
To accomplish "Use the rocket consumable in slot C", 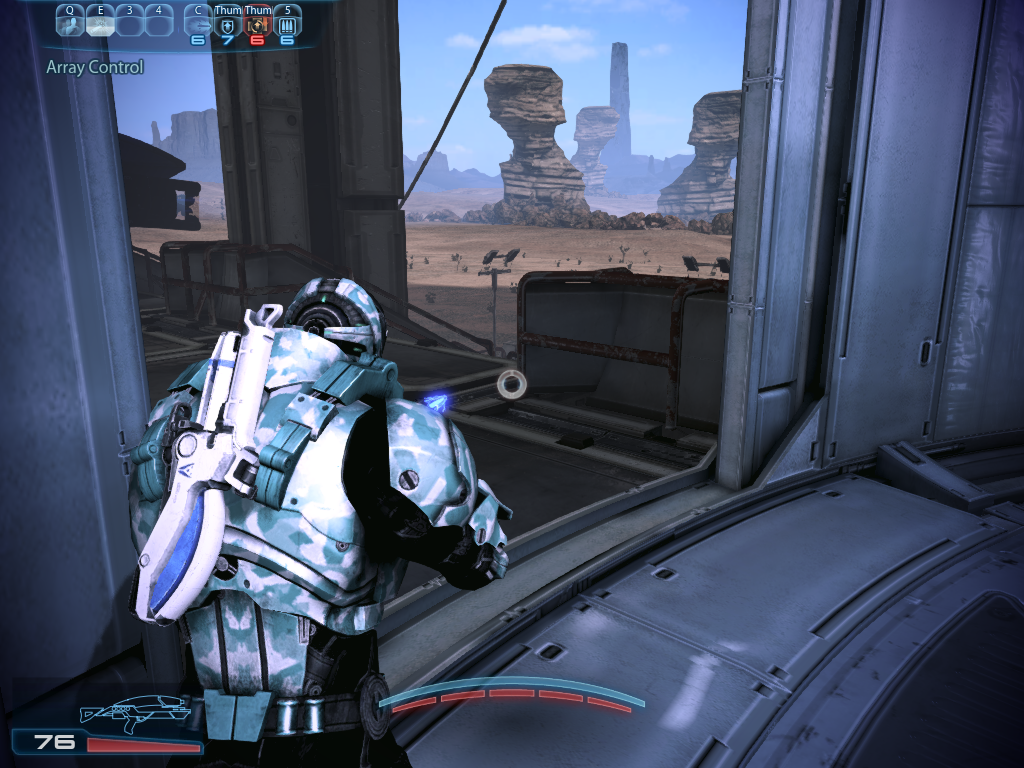I will 199,24.
